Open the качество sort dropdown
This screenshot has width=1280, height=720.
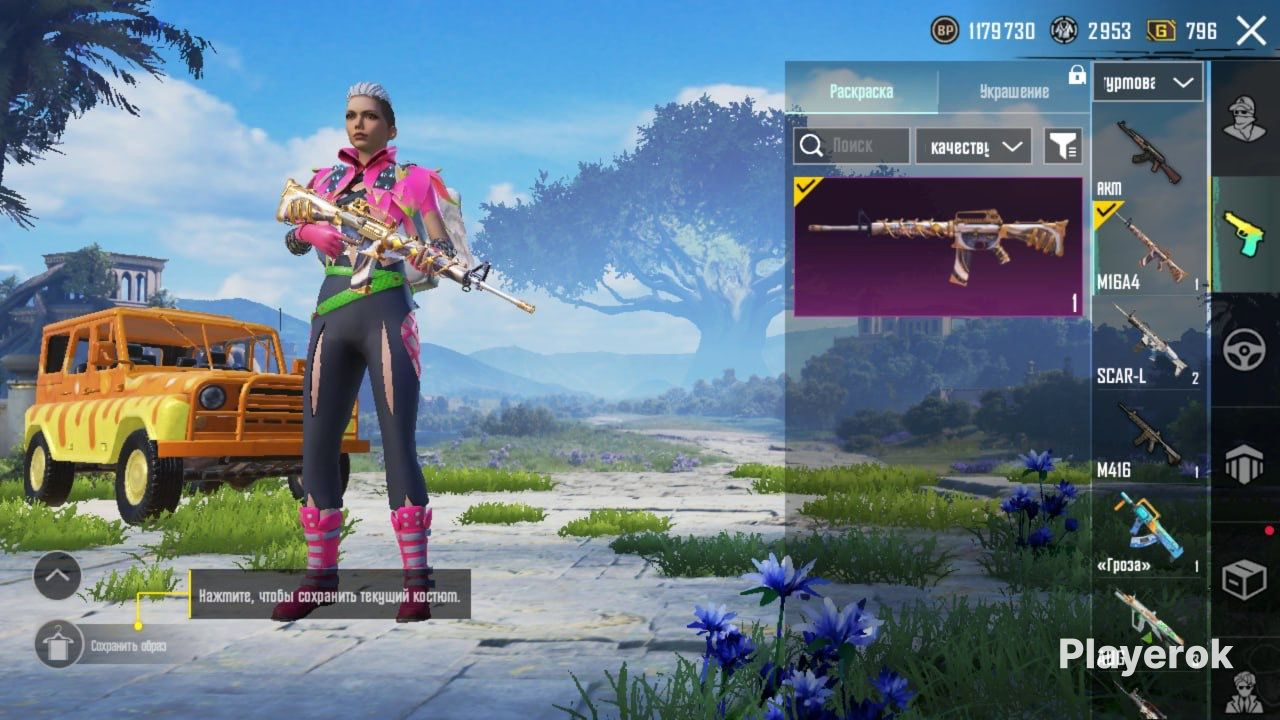coord(973,146)
